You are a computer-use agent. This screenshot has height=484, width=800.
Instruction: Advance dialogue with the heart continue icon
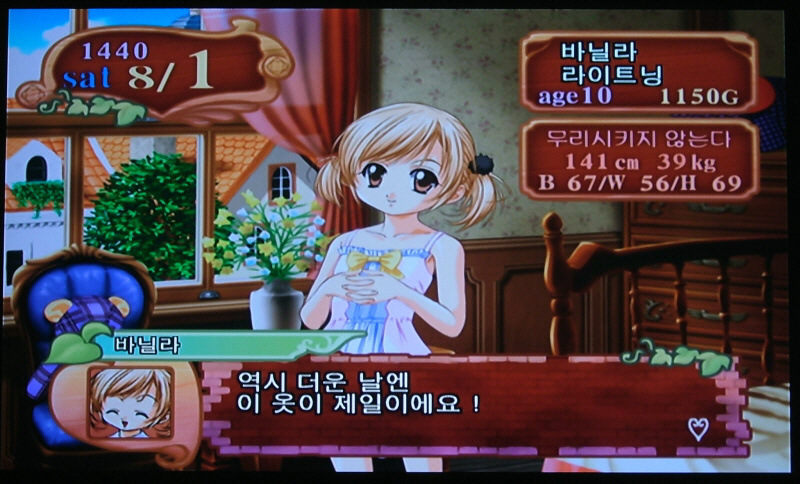pos(698,429)
